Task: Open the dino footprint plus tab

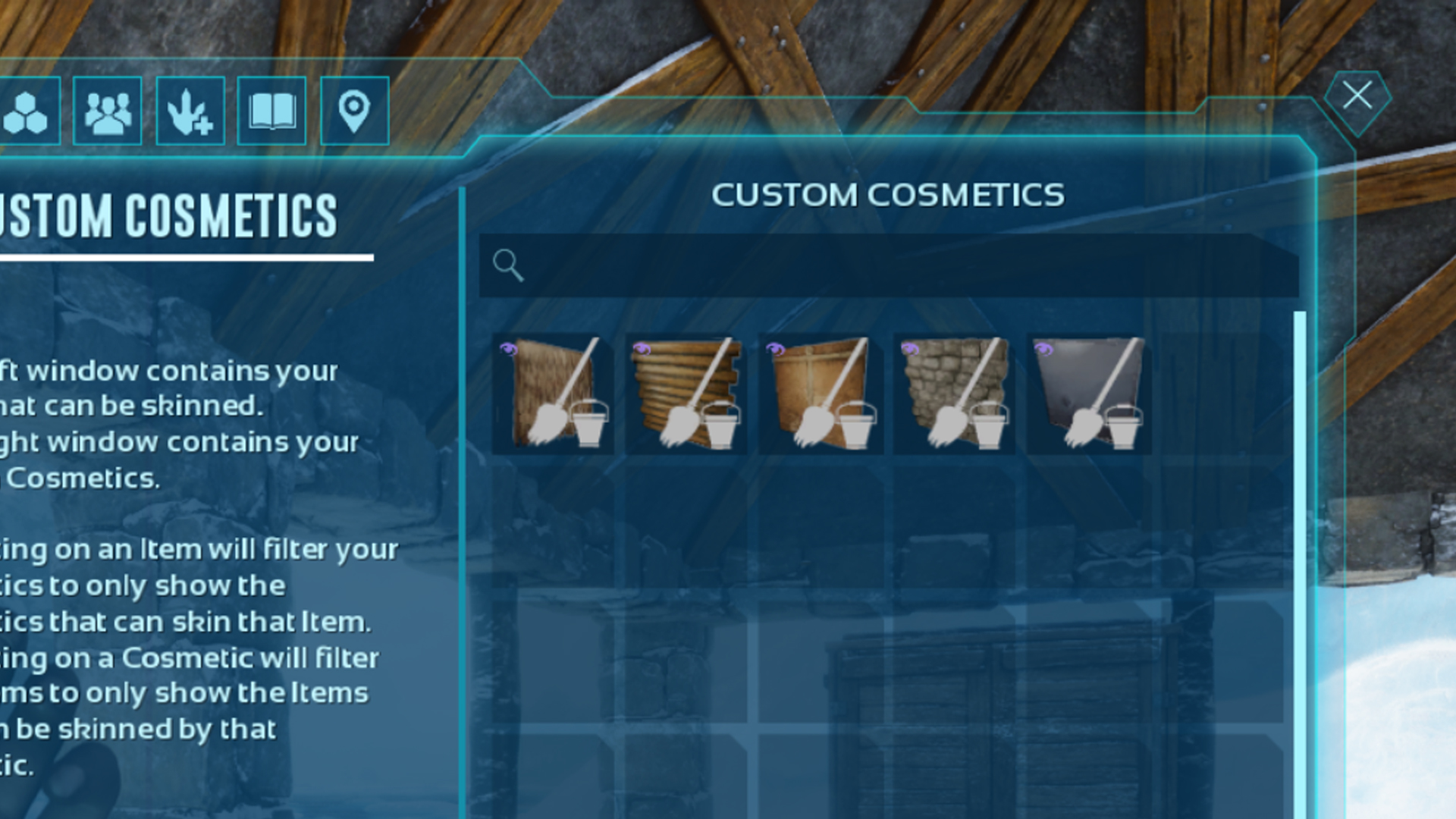Action: coord(190,111)
